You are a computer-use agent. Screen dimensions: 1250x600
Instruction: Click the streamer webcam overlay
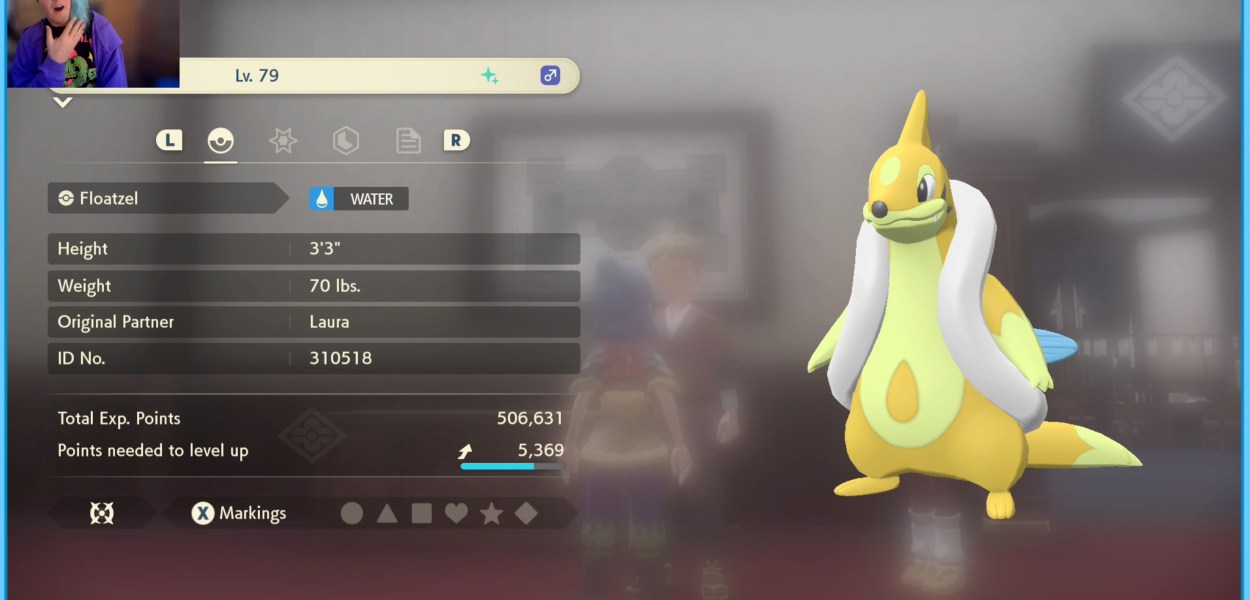click(x=92, y=44)
